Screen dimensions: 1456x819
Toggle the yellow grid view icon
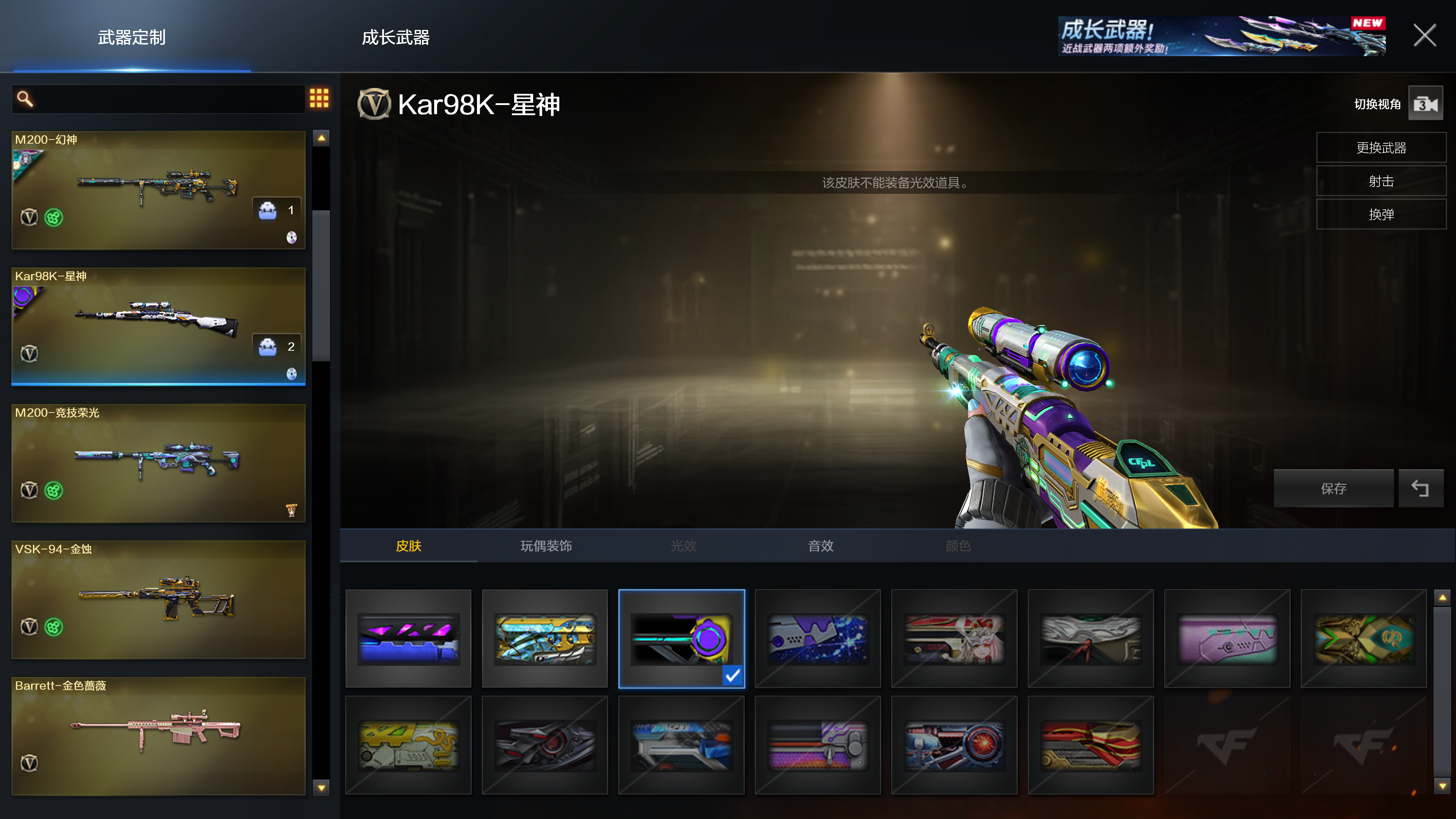(319, 98)
